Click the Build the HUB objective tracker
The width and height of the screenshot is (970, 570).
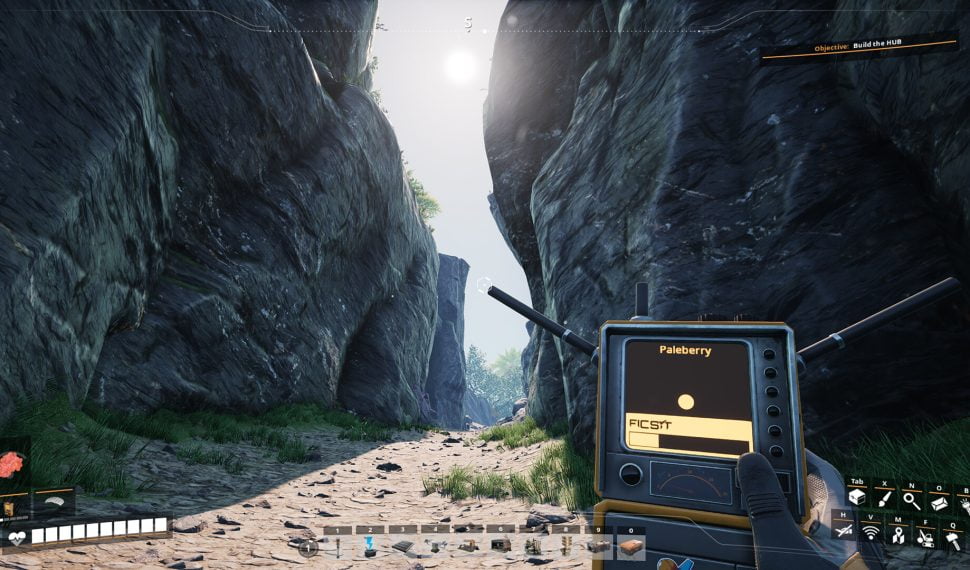857,47
